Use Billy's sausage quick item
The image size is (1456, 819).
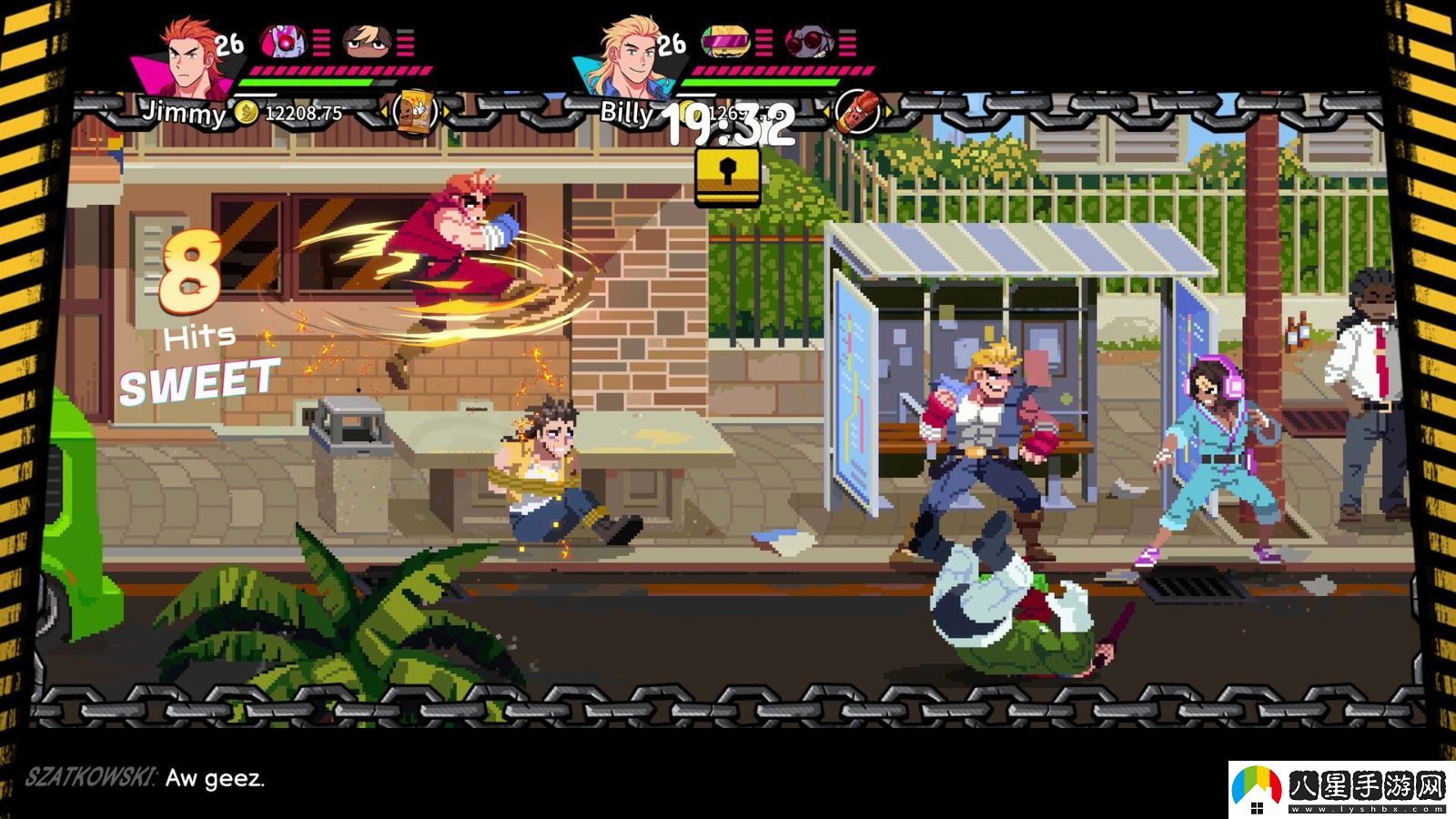coord(856,113)
